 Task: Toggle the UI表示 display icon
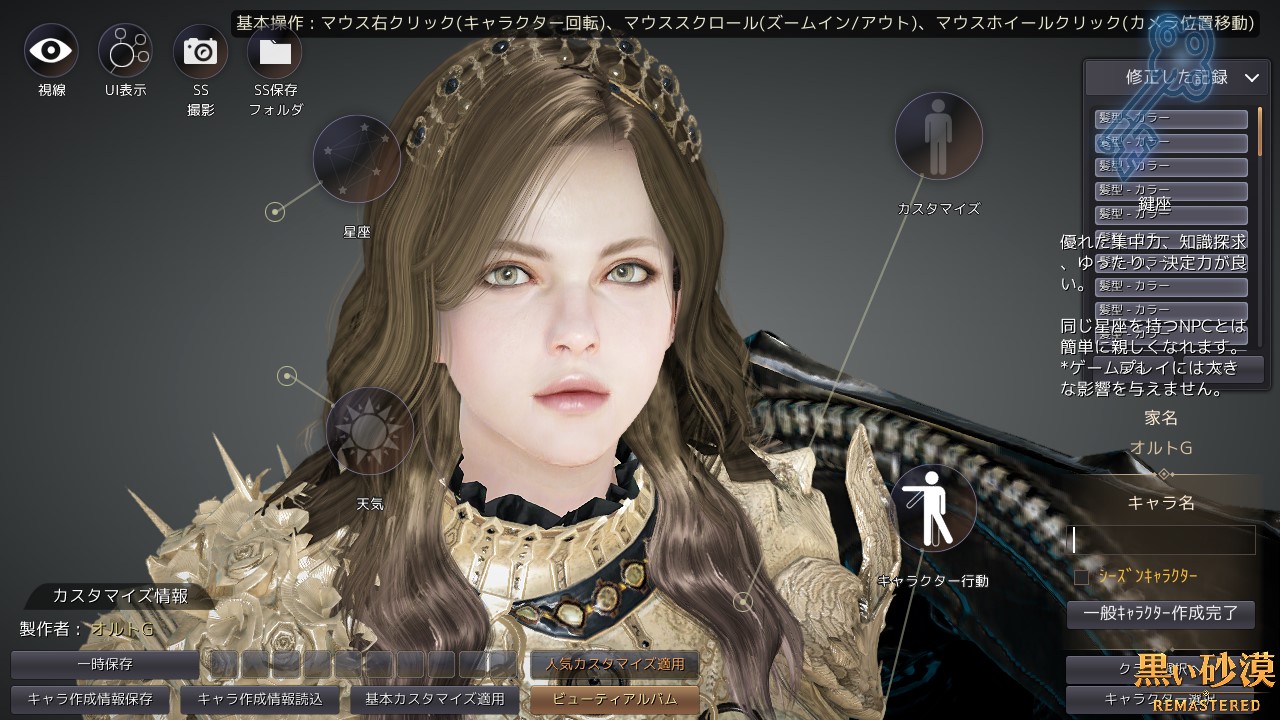(125, 50)
